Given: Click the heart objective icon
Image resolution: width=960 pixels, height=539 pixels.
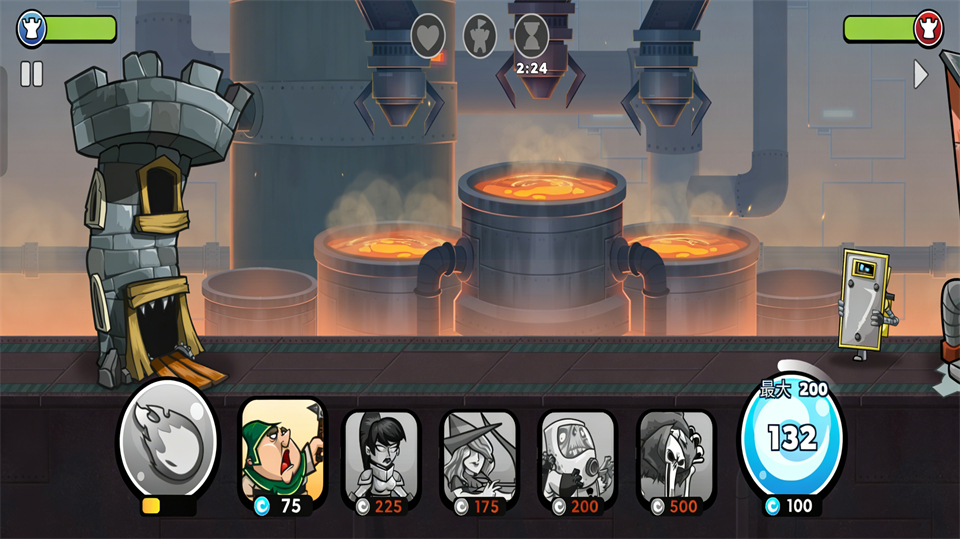Looking at the screenshot, I should coord(428,36).
